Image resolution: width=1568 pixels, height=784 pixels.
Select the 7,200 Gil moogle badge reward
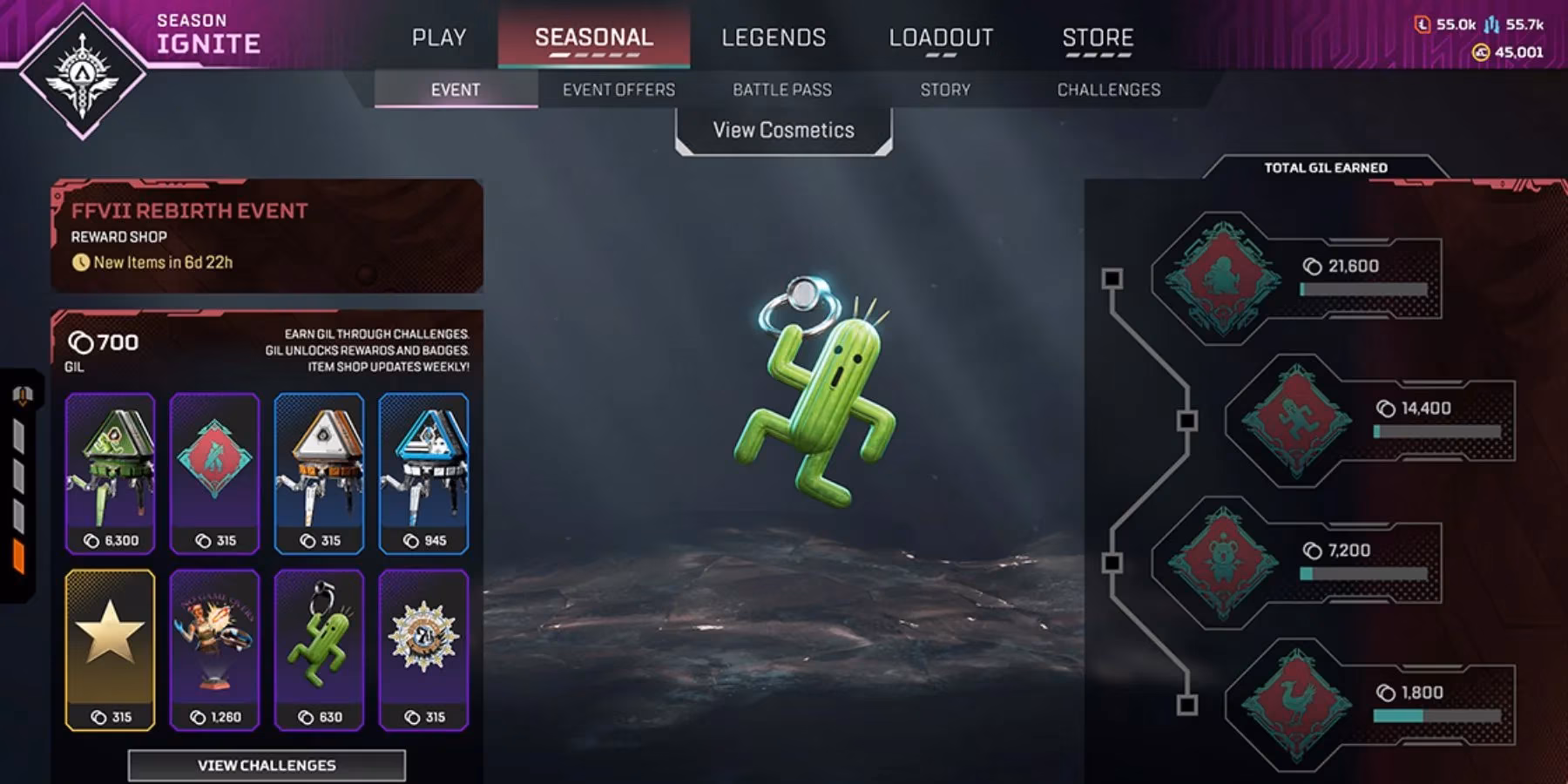click(x=1222, y=563)
